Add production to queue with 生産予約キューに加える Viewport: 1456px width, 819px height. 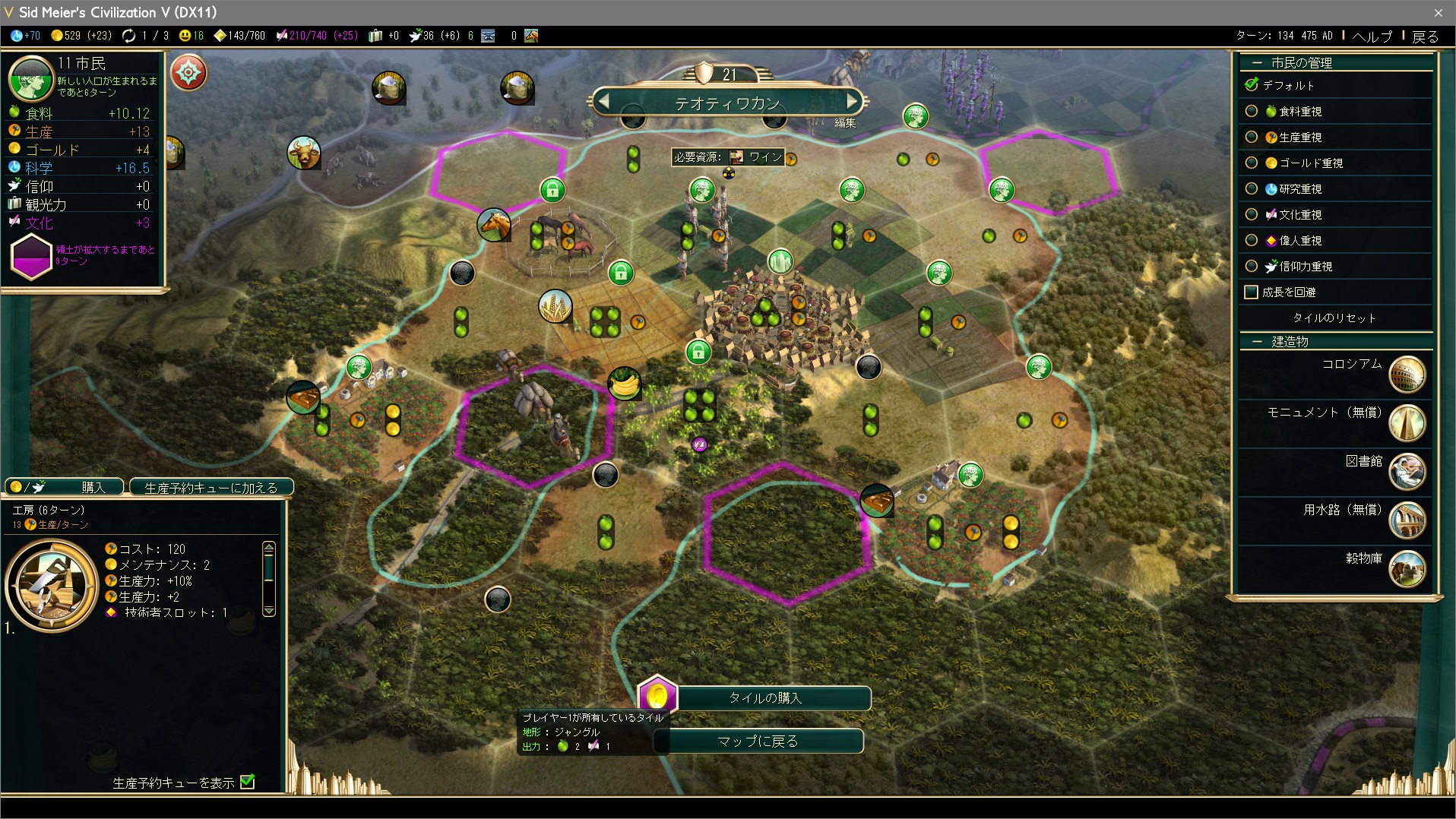click(211, 487)
